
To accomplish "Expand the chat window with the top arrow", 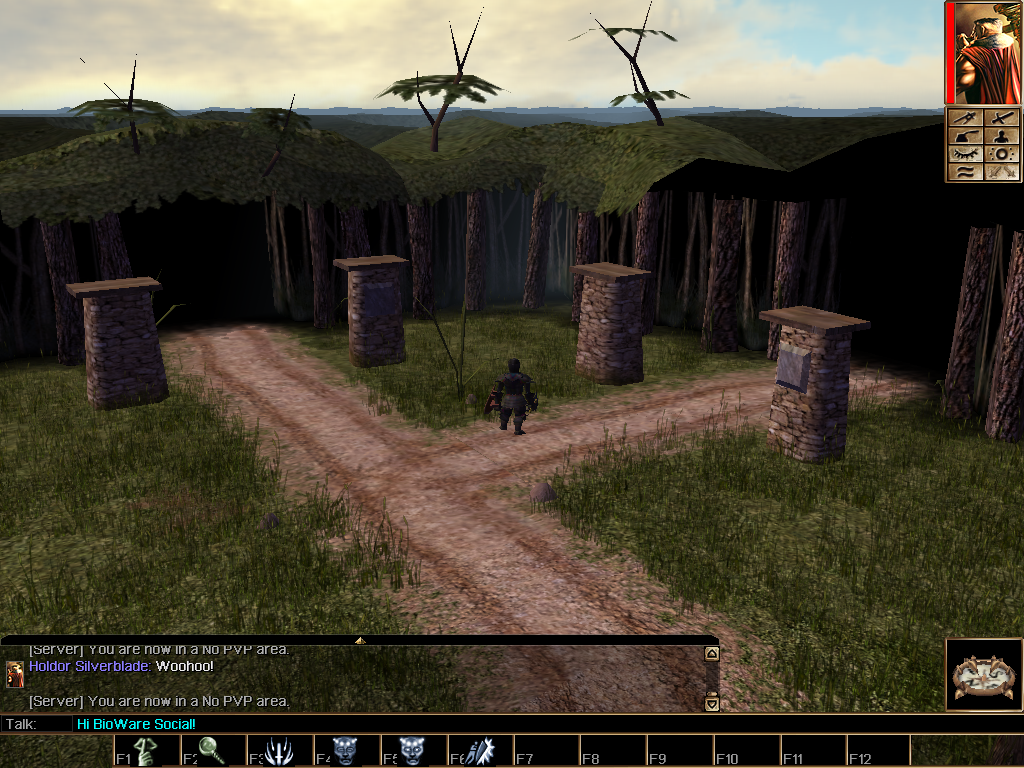I will (x=360, y=639).
